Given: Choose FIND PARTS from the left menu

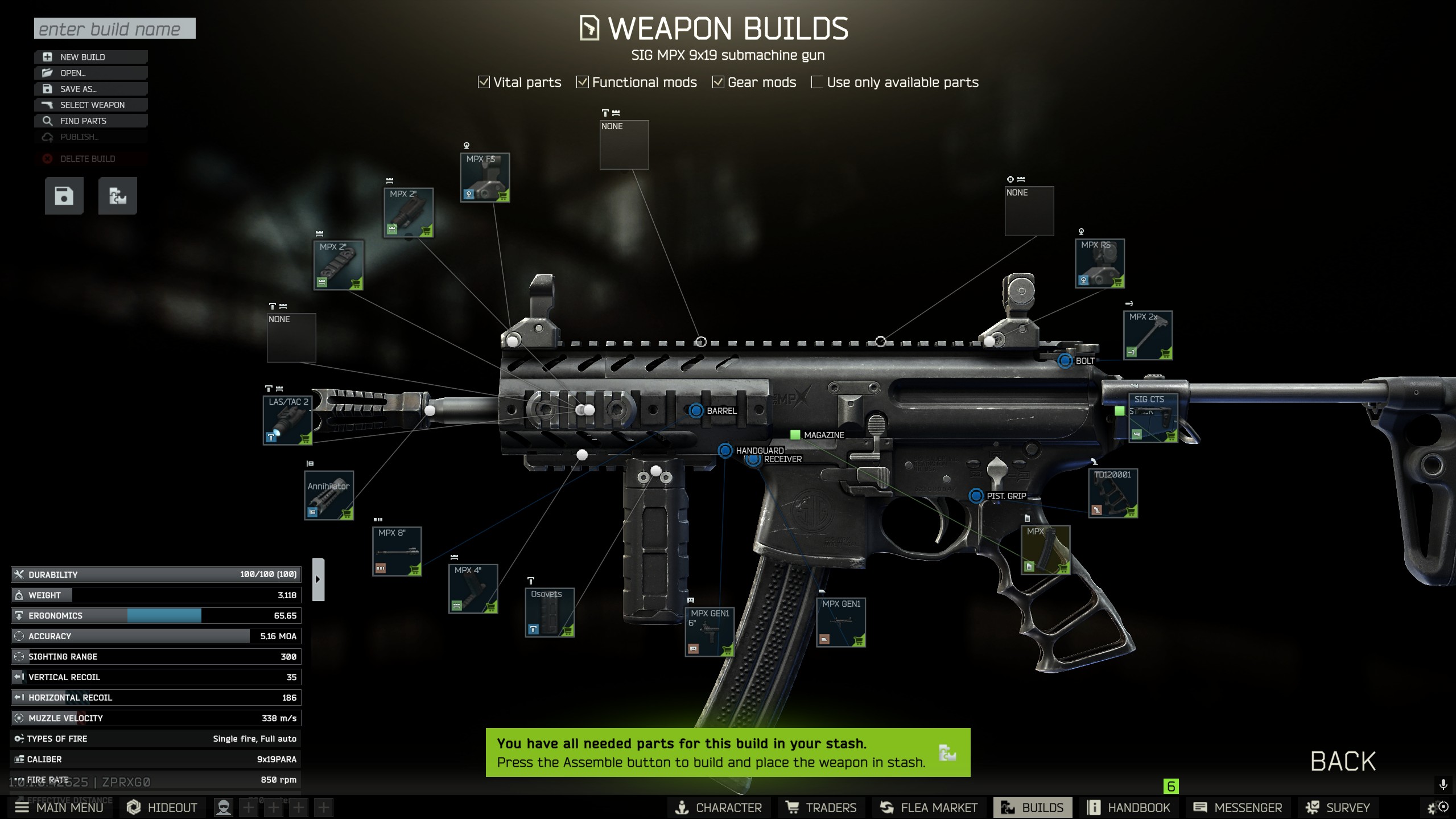Looking at the screenshot, I should 91,121.
